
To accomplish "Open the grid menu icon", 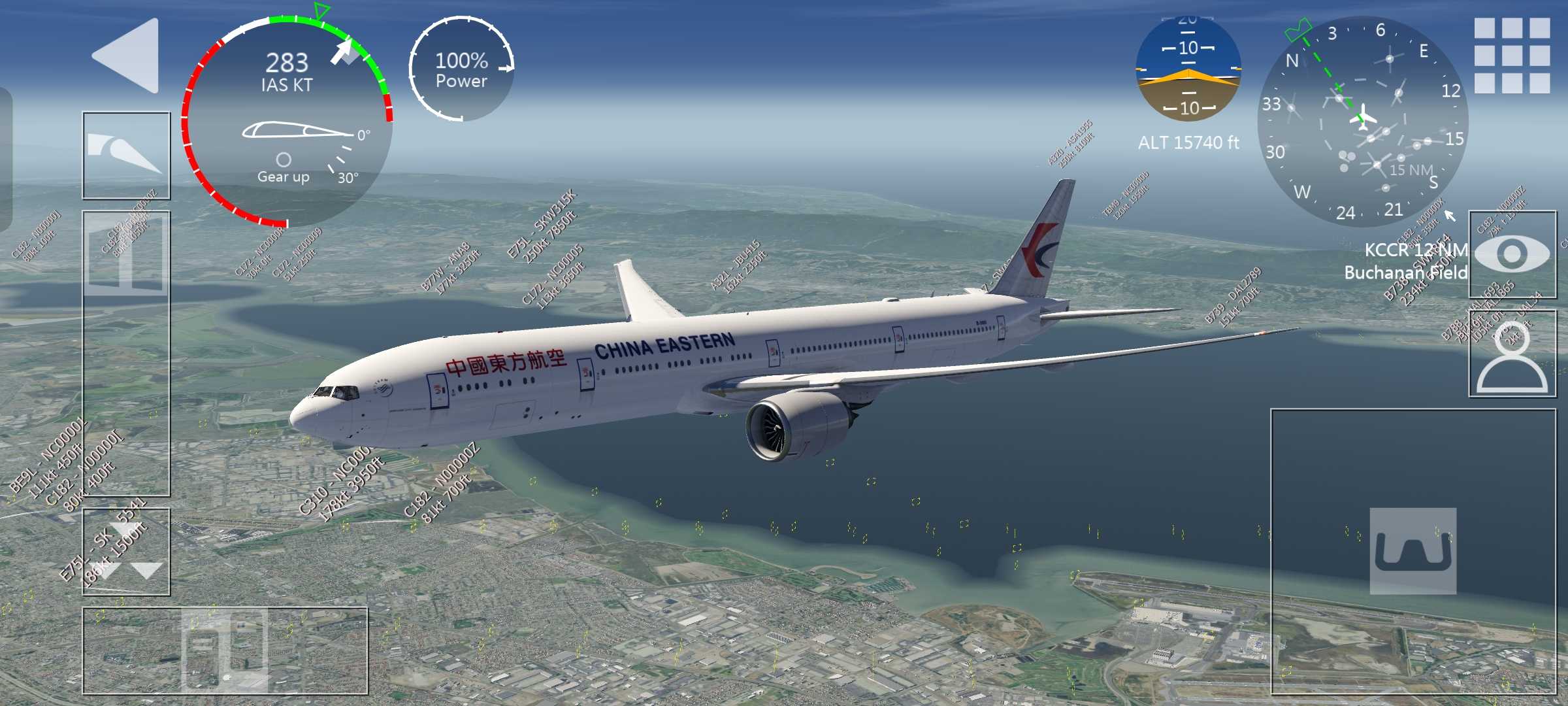I will tap(1512, 56).
